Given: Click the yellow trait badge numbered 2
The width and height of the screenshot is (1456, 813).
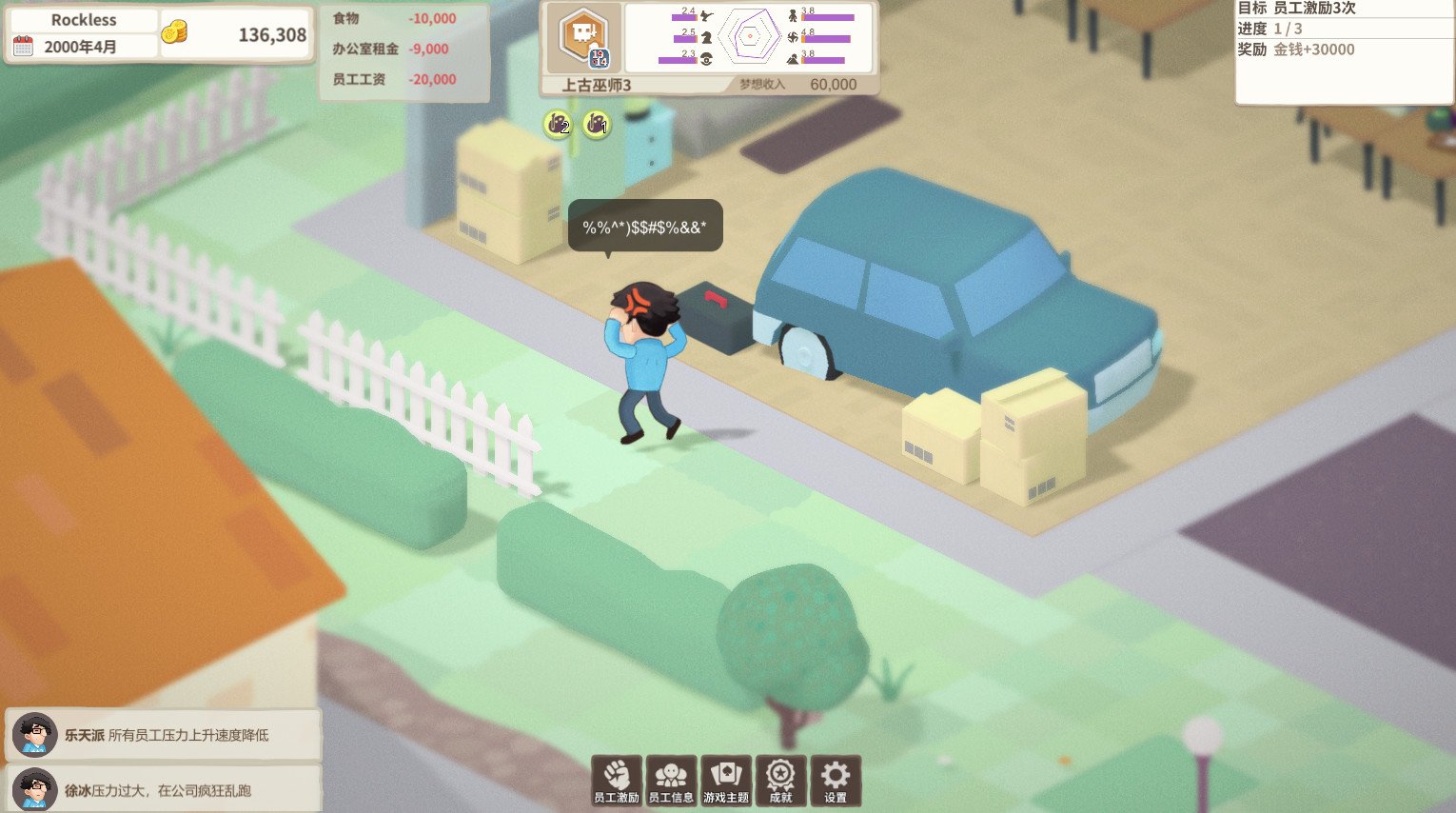Looking at the screenshot, I should (557, 125).
